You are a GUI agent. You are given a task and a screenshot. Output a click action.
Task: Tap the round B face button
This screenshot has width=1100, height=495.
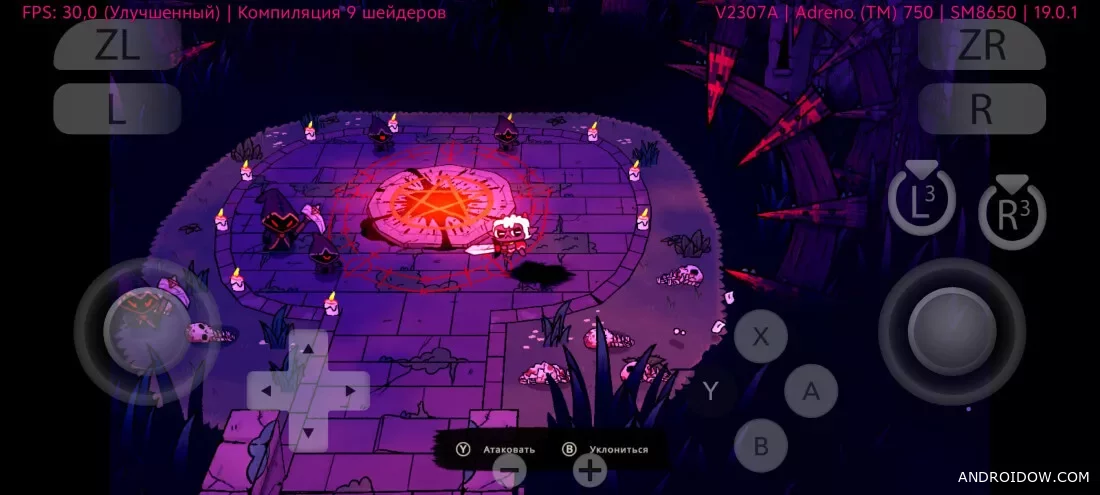pyautogui.click(x=761, y=445)
